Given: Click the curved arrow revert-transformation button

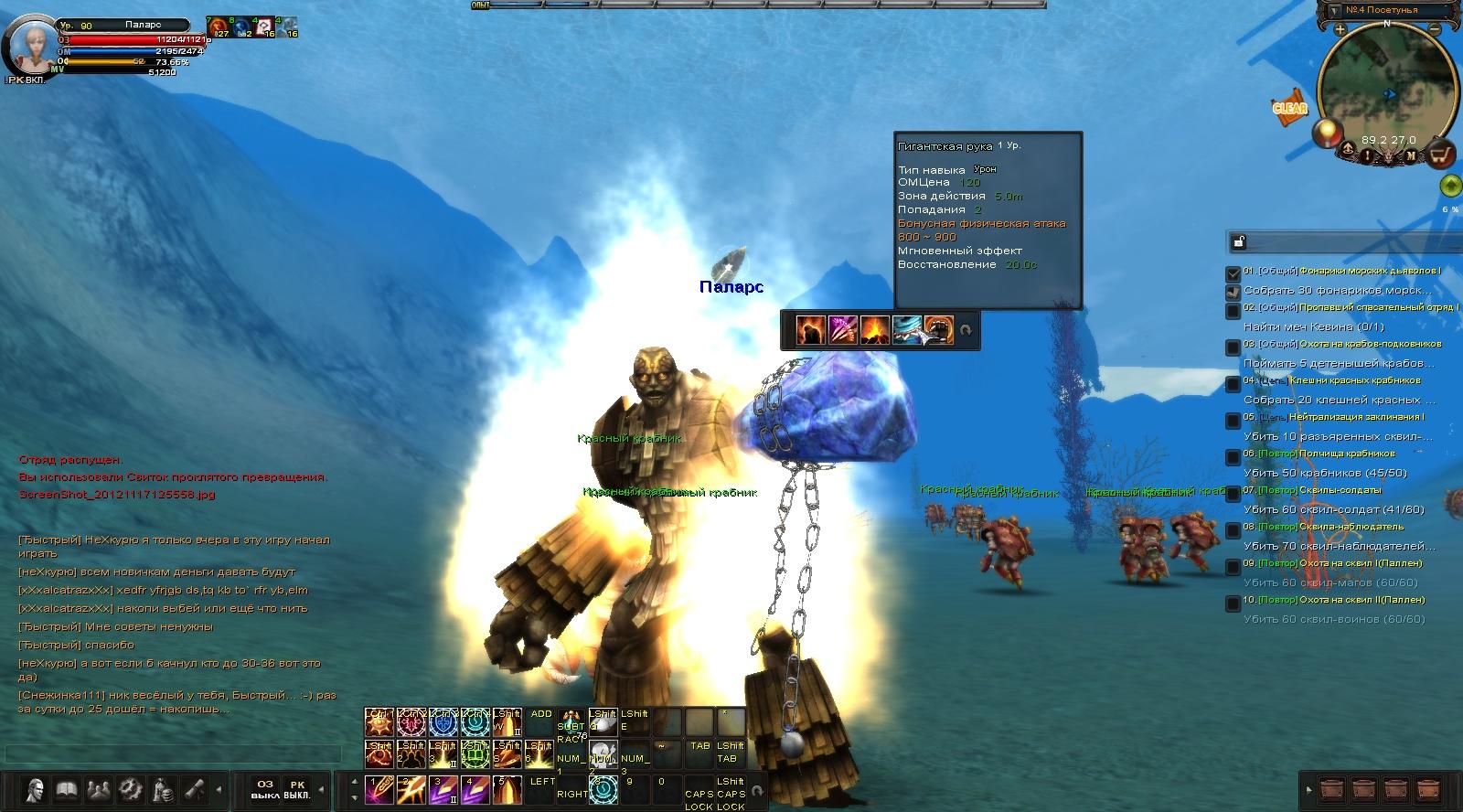Looking at the screenshot, I should click(965, 329).
